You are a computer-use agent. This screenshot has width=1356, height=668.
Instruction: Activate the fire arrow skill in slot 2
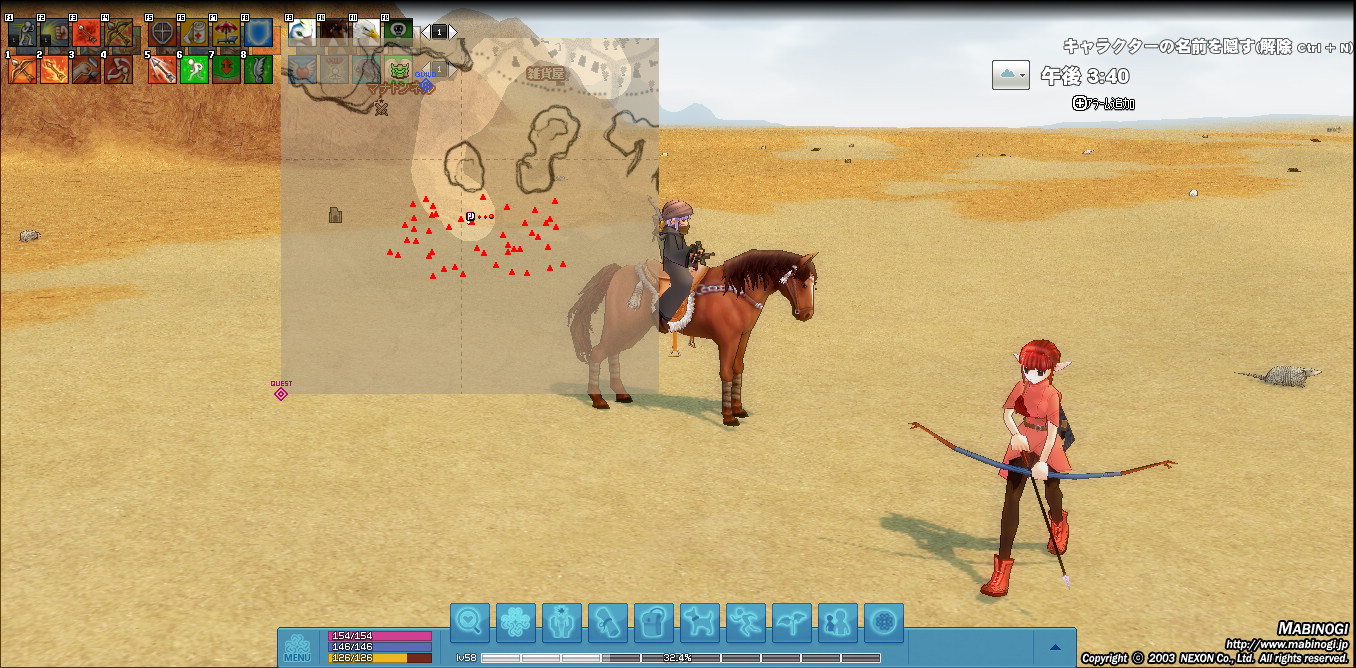(x=54, y=69)
